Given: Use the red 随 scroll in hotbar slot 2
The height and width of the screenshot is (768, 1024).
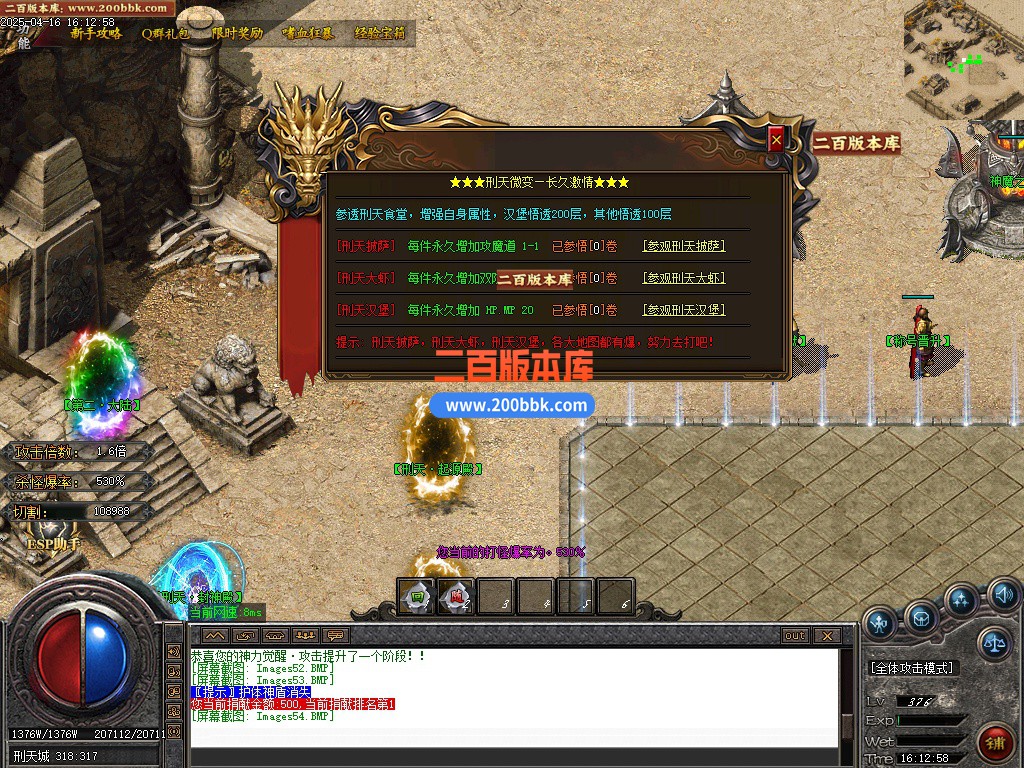Looking at the screenshot, I should tap(456, 597).
